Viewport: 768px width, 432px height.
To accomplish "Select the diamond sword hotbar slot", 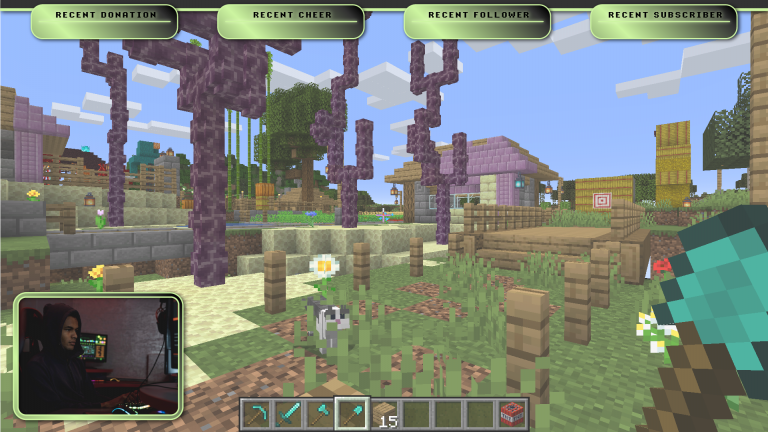I will pos(288,414).
